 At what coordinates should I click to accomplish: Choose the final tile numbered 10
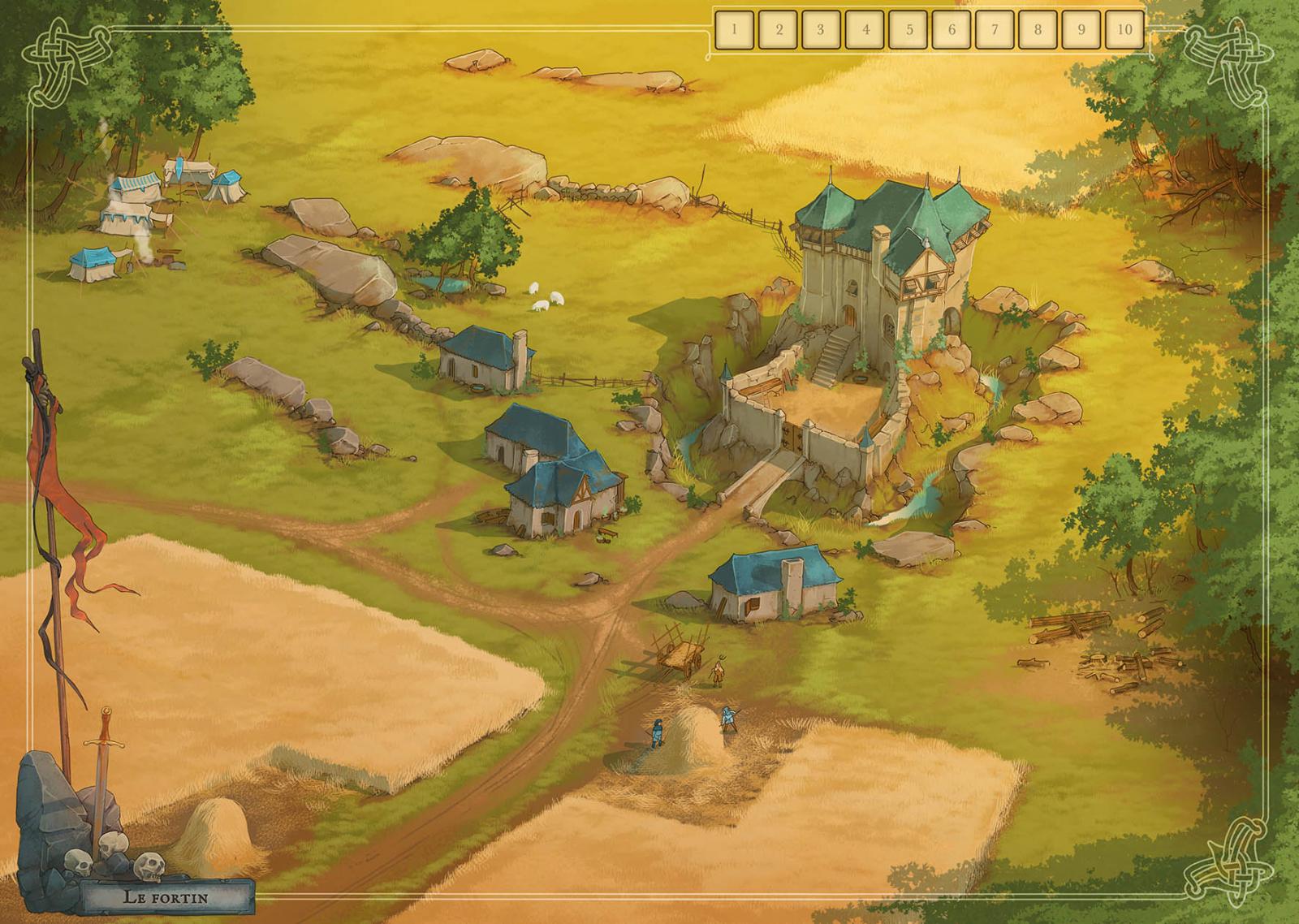tap(1124, 30)
